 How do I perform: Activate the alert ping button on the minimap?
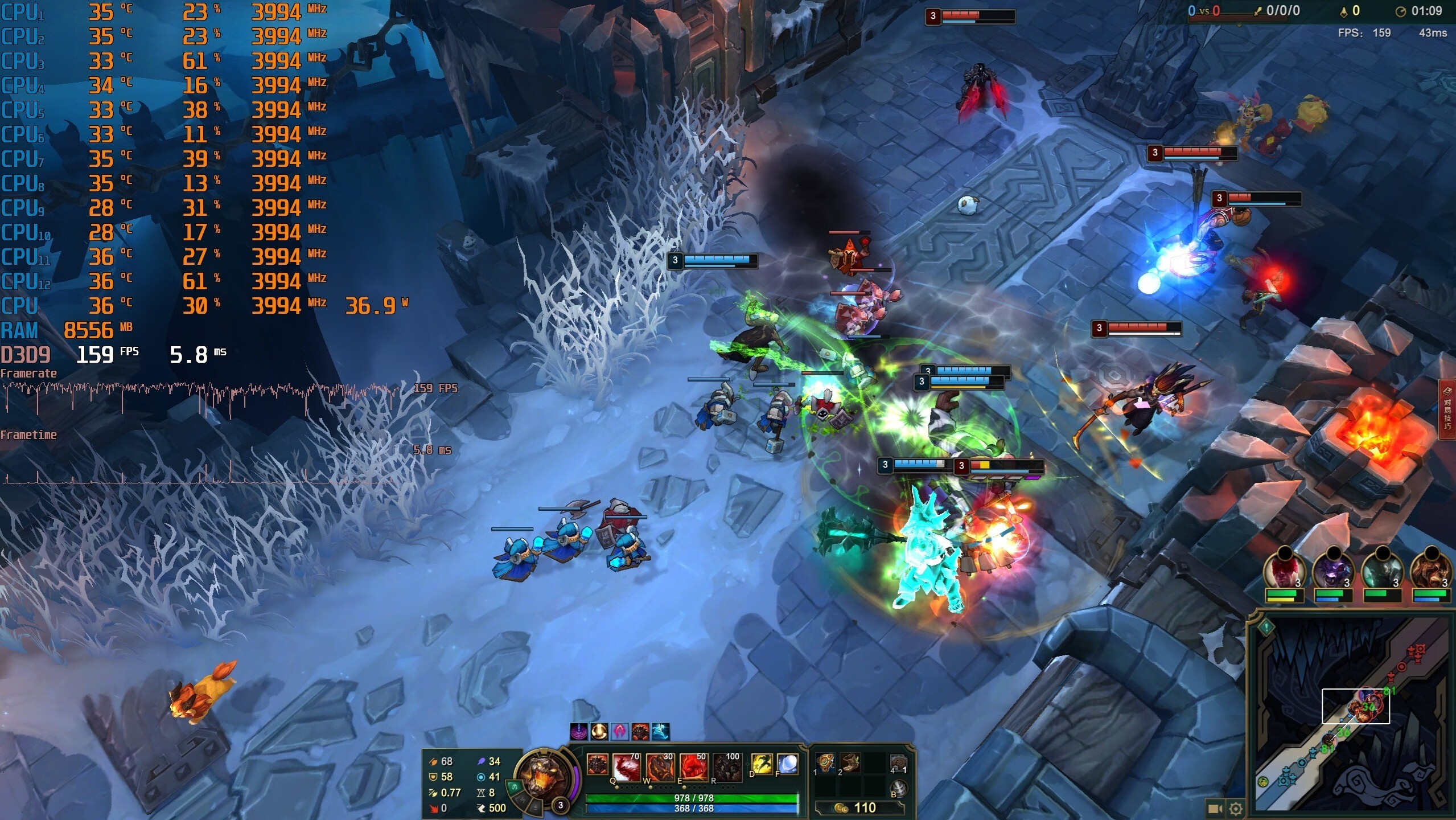[x=1266, y=628]
